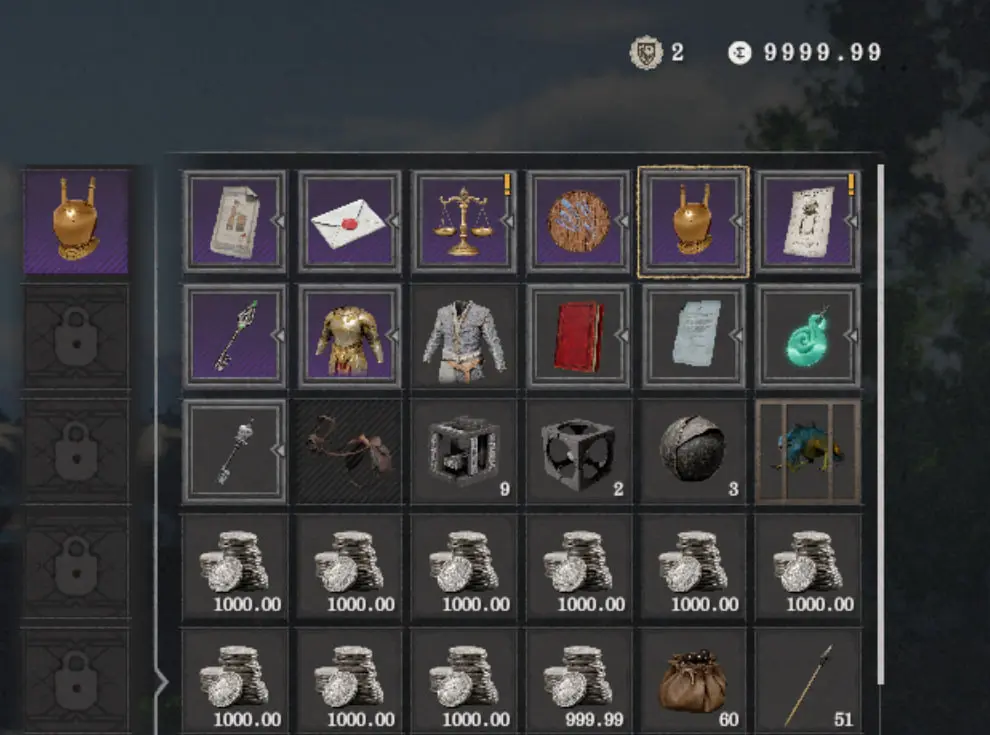990x735 pixels.
Task: Select the cube trap stack of two
Action: (579, 451)
